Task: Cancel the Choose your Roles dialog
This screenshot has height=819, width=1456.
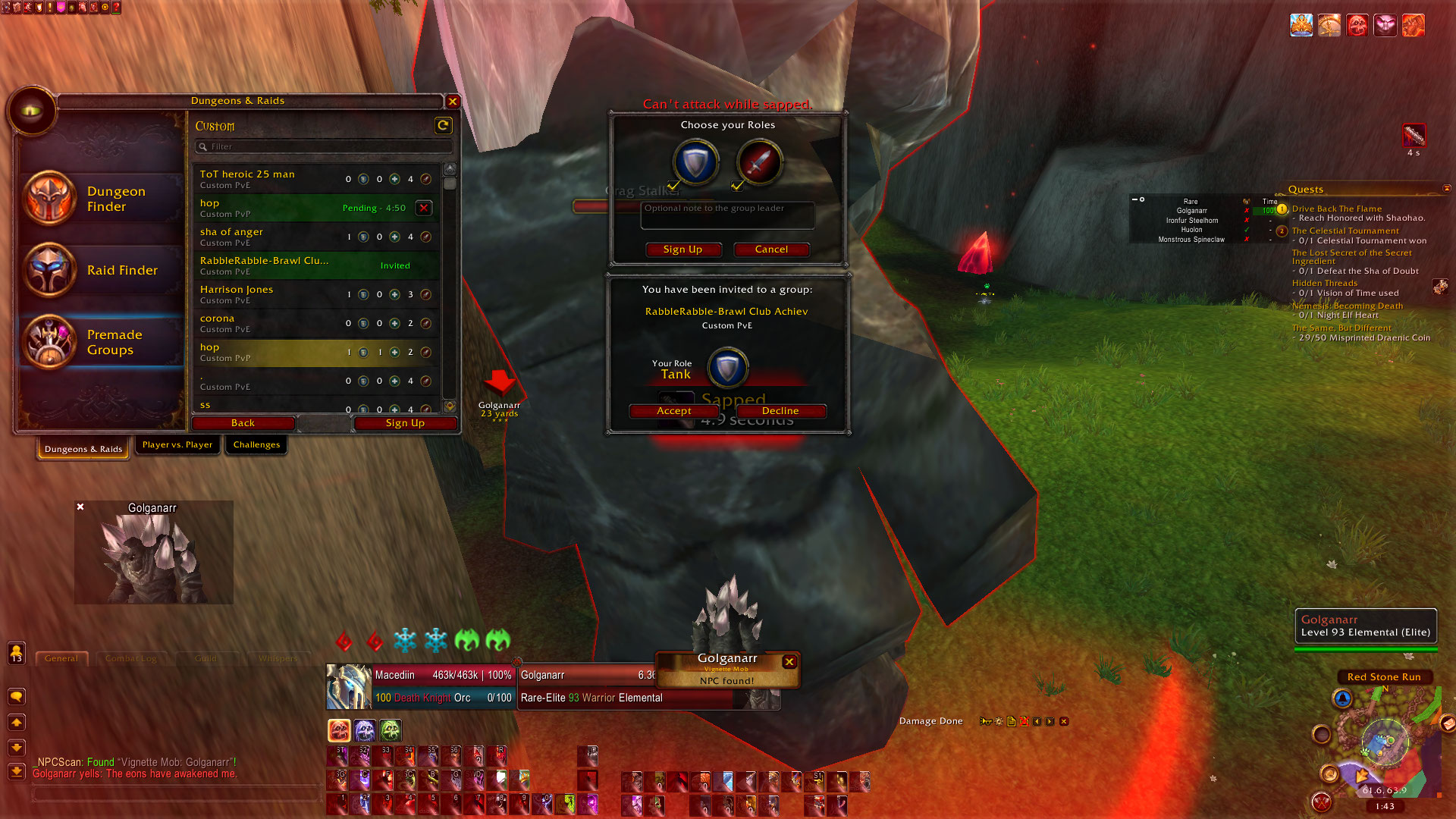Action: tap(771, 249)
